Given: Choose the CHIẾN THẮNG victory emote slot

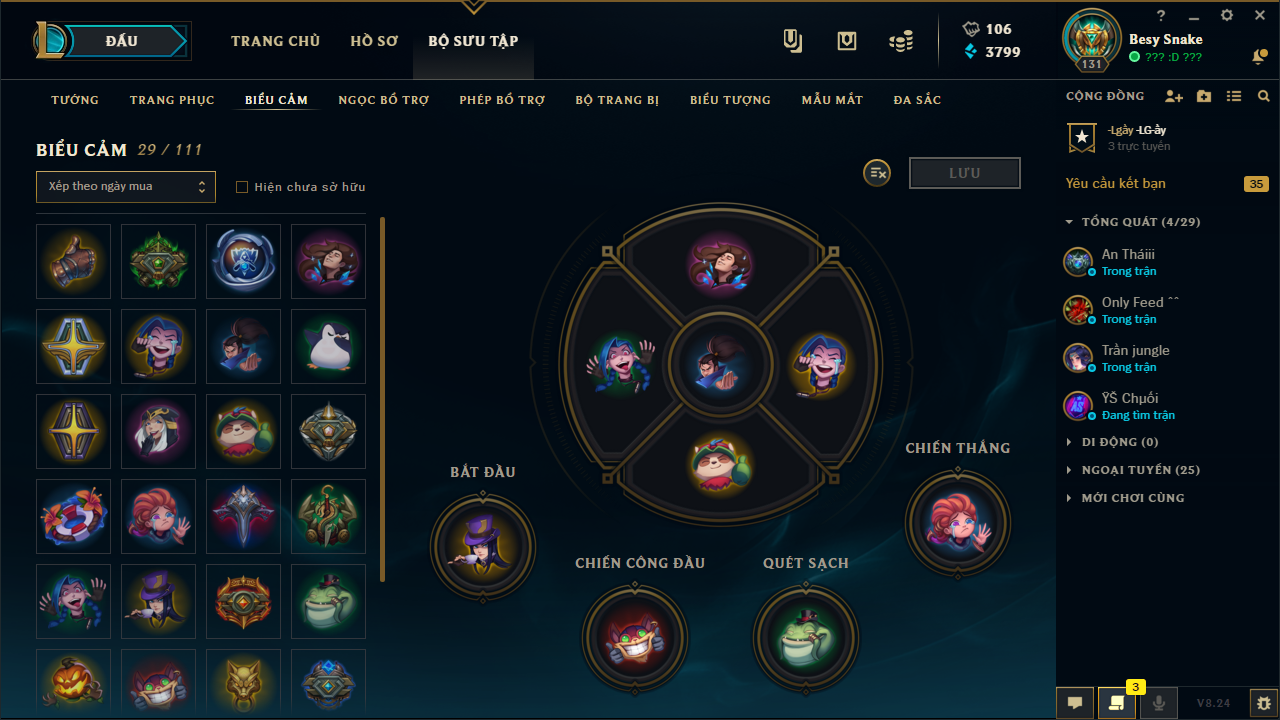Looking at the screenshot, I should pyautogui.click(x=957, y=522).
